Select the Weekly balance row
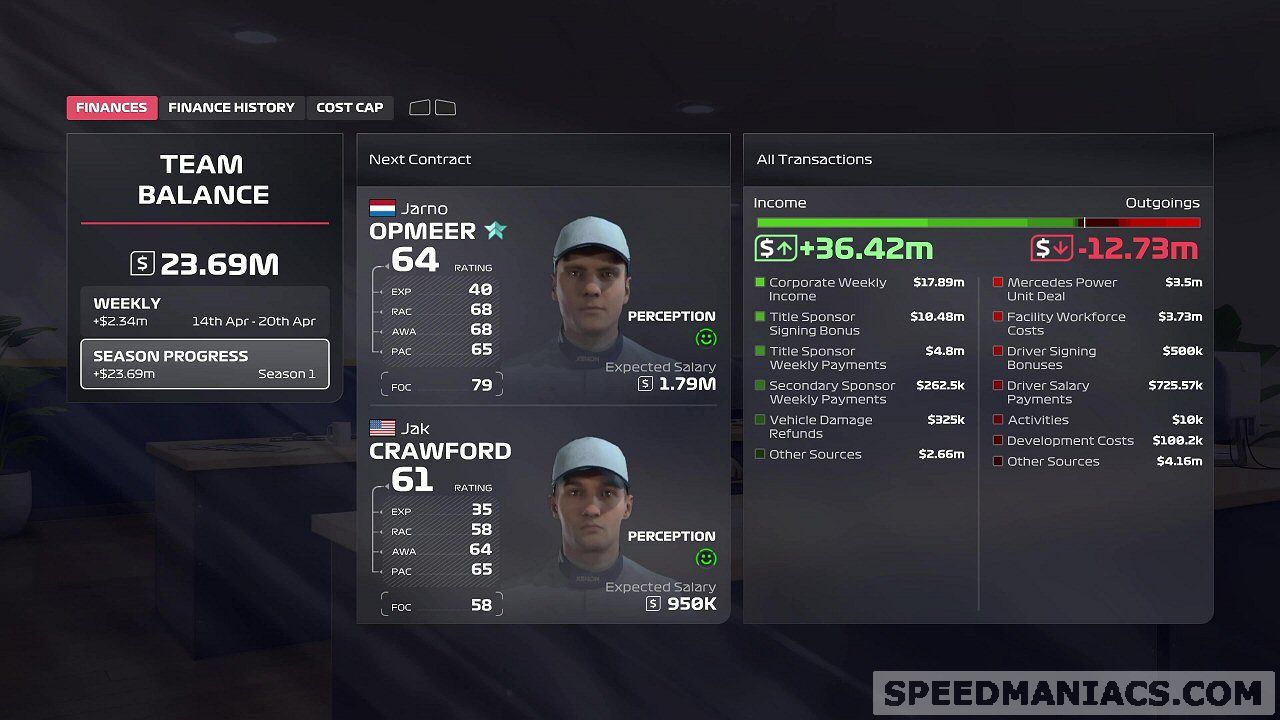 coord(204,311)
